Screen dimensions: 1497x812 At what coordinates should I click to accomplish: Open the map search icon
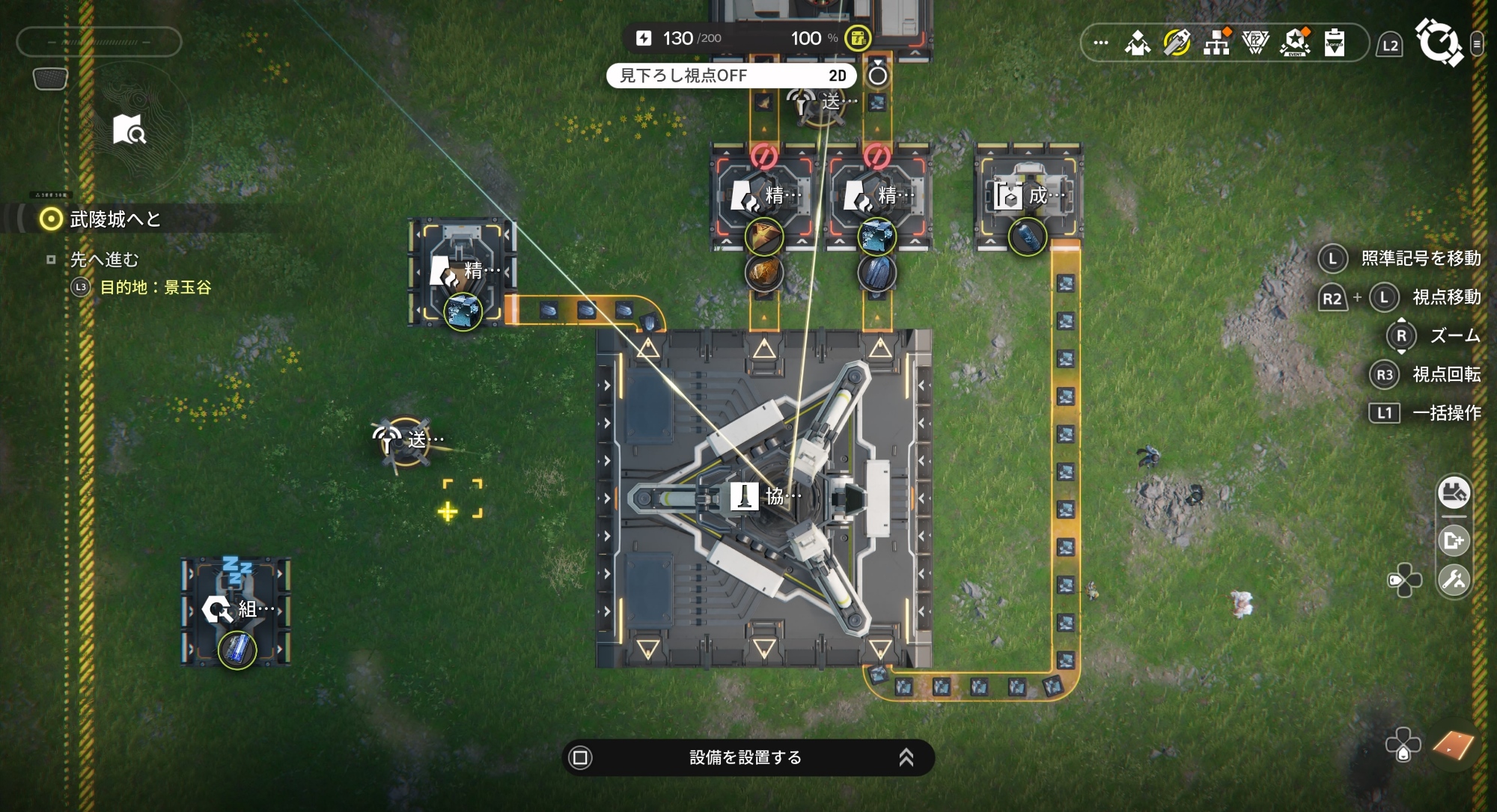(129, 129)
